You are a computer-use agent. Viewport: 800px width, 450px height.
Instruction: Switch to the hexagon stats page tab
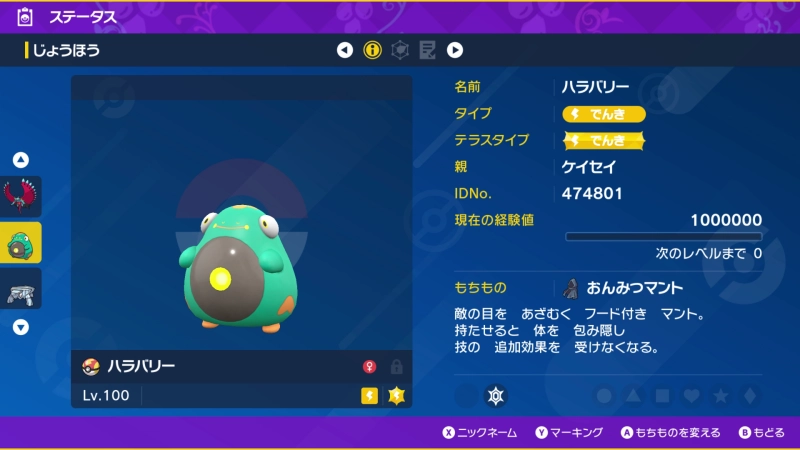pos(400,50)
